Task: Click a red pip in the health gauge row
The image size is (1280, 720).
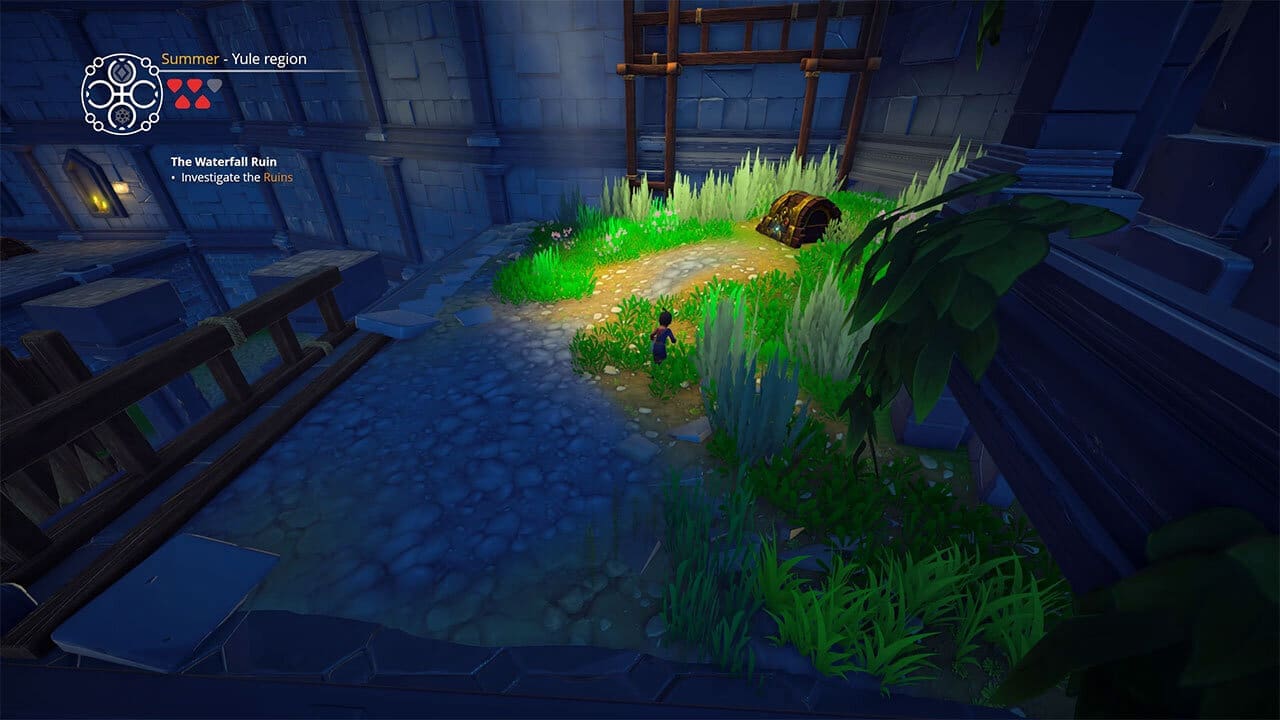Action: [174, 86]
